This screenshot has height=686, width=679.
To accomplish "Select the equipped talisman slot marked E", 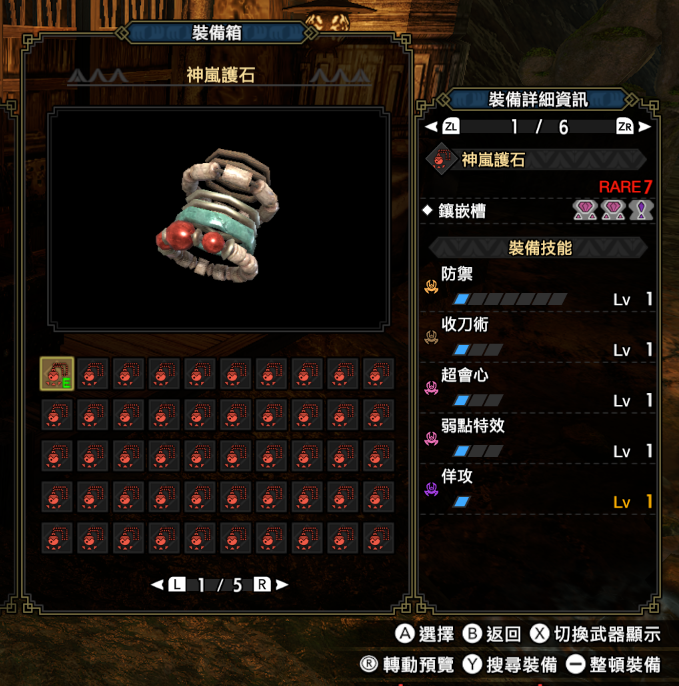I will click(x=57, y=374).
